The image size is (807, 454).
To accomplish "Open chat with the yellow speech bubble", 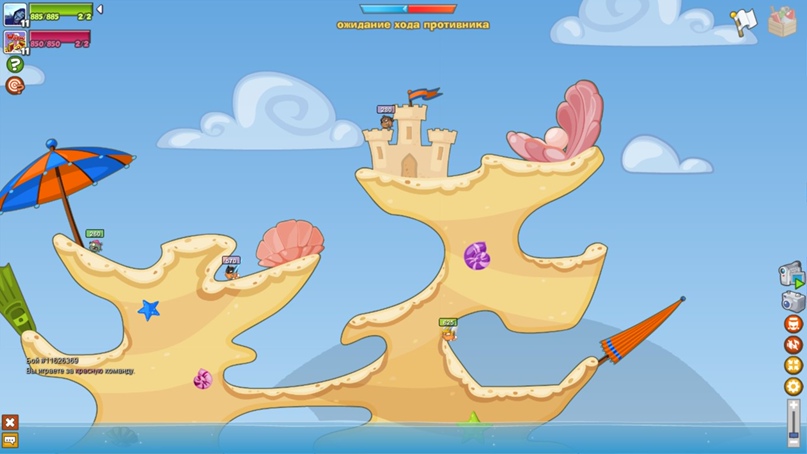I will [x=10, y=440].
